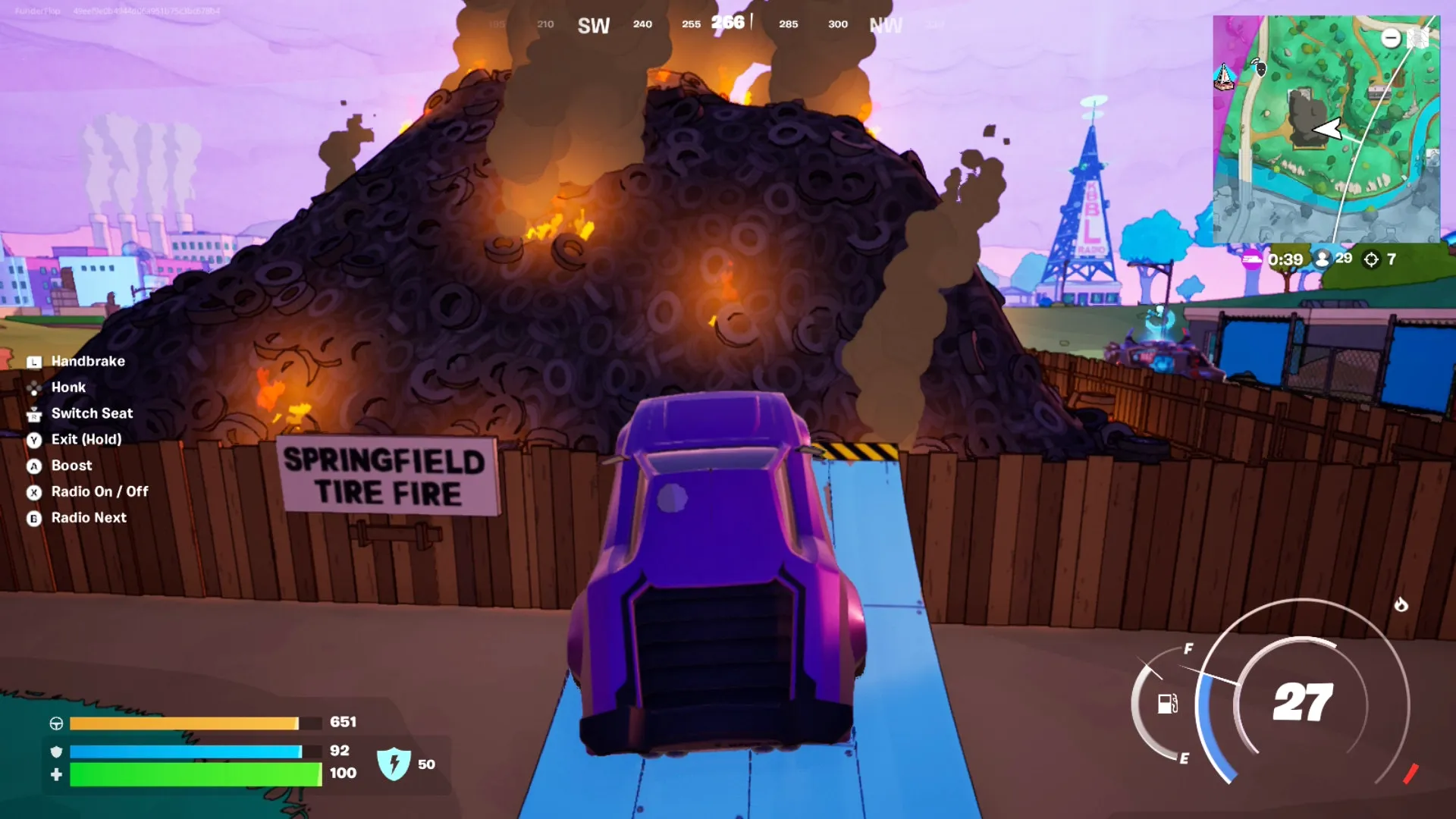Click the minimap's minus zoom button
The image size is (1456, 819).
click(1390, 38)
